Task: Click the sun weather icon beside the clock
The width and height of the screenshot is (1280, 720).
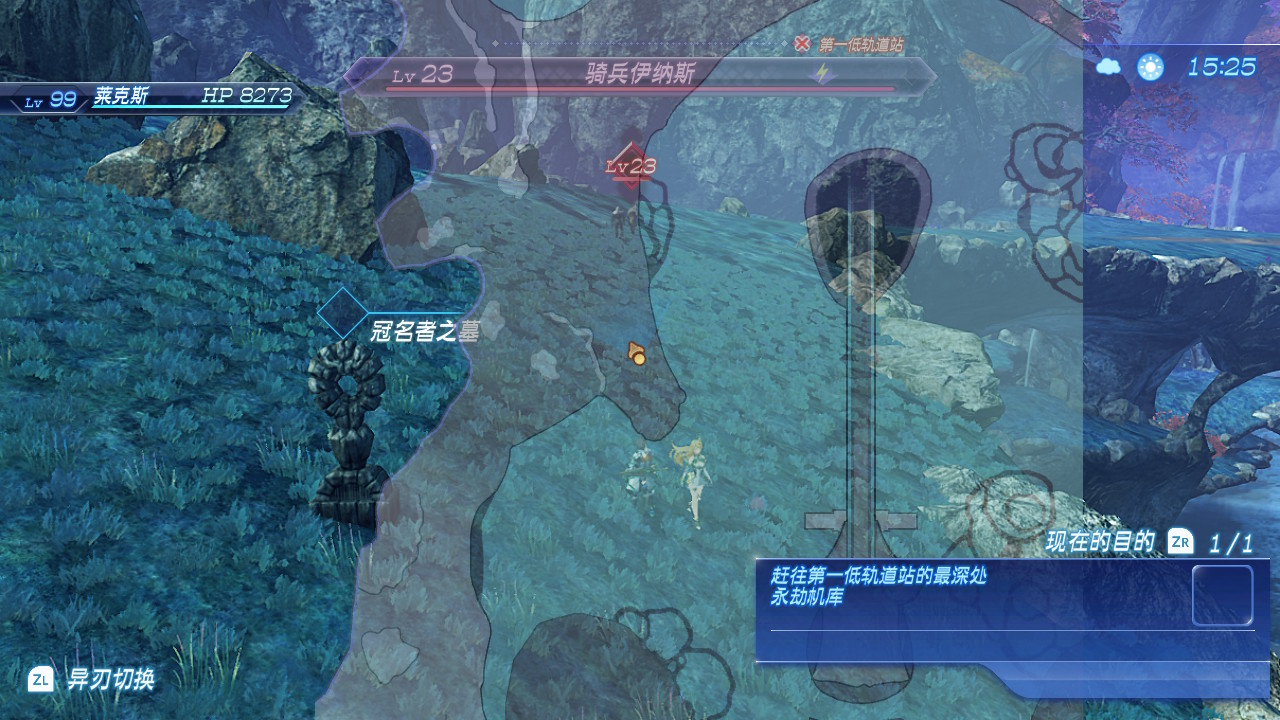Action: [1150, 67]
